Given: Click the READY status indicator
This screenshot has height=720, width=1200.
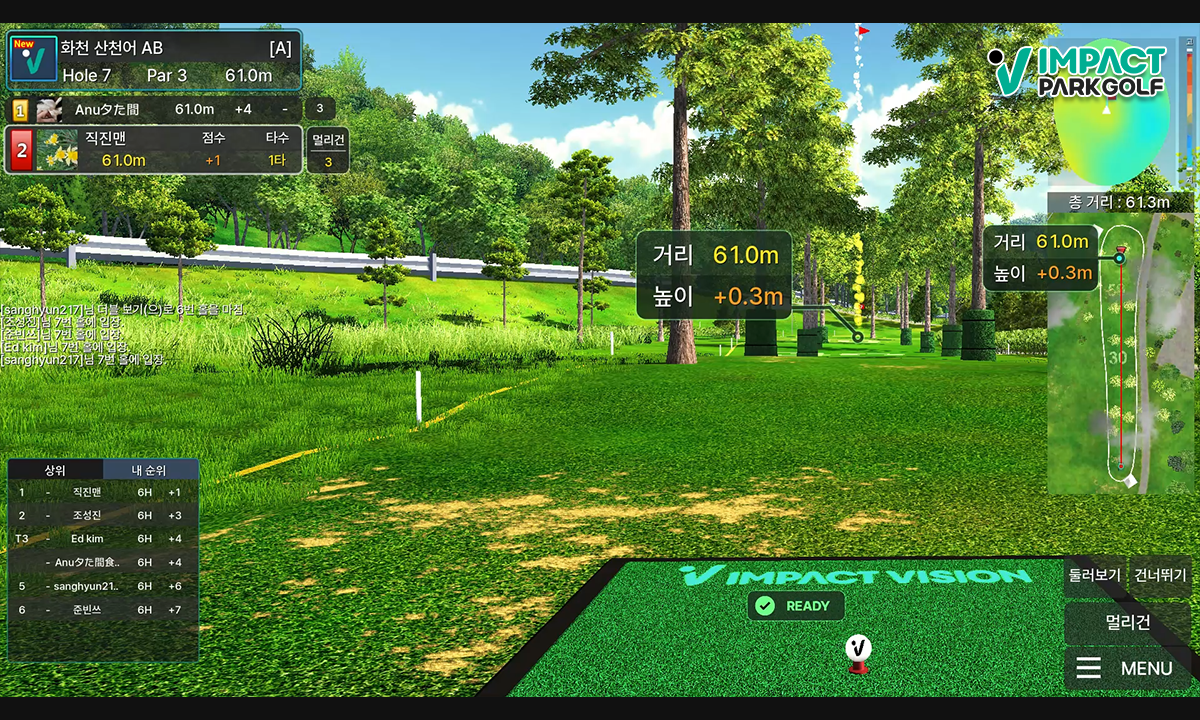Looking at the screenshot, I should click(x=795, y=606).
